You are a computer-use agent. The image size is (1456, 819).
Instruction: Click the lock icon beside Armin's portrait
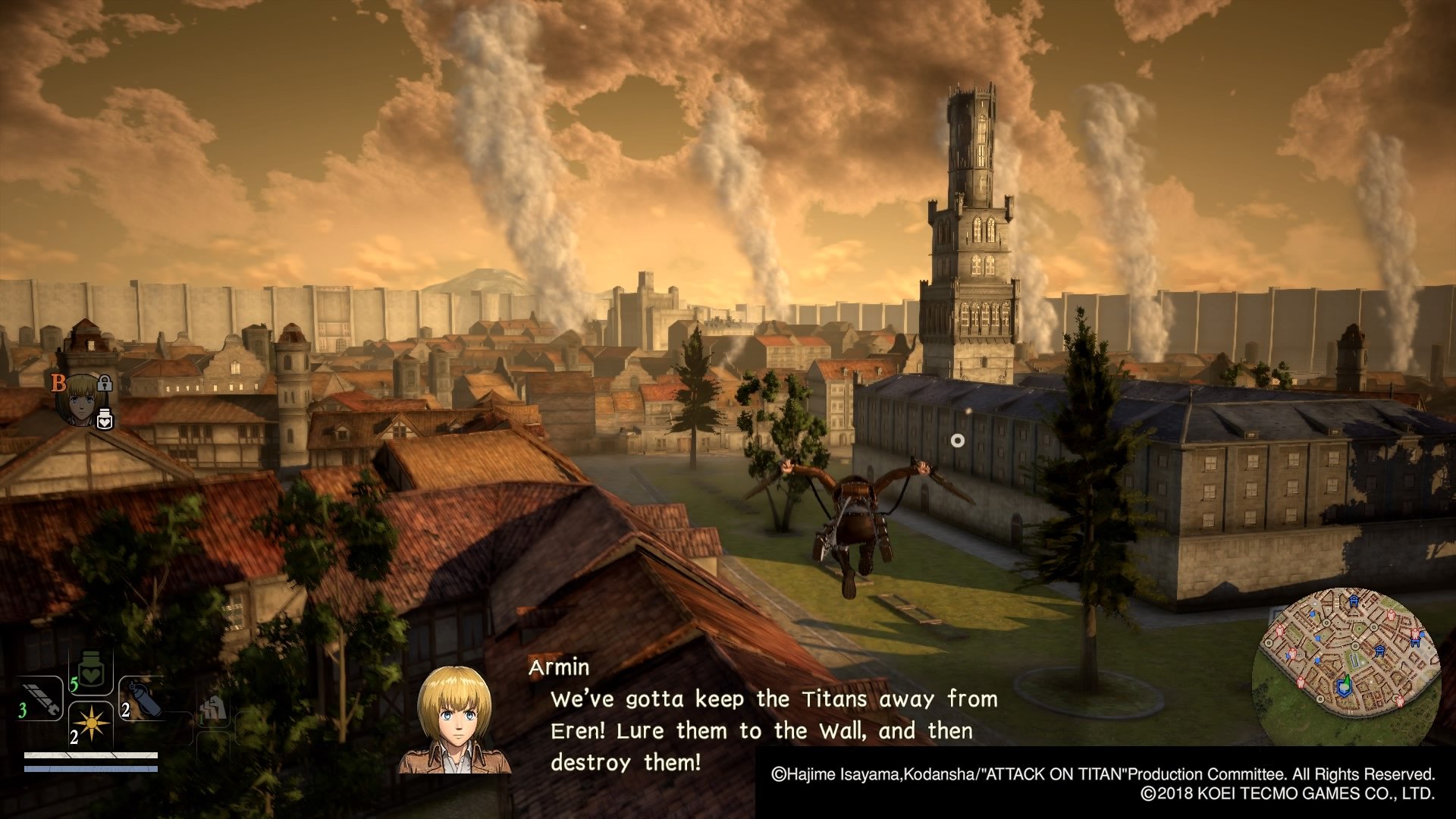(x=105, y=384)
